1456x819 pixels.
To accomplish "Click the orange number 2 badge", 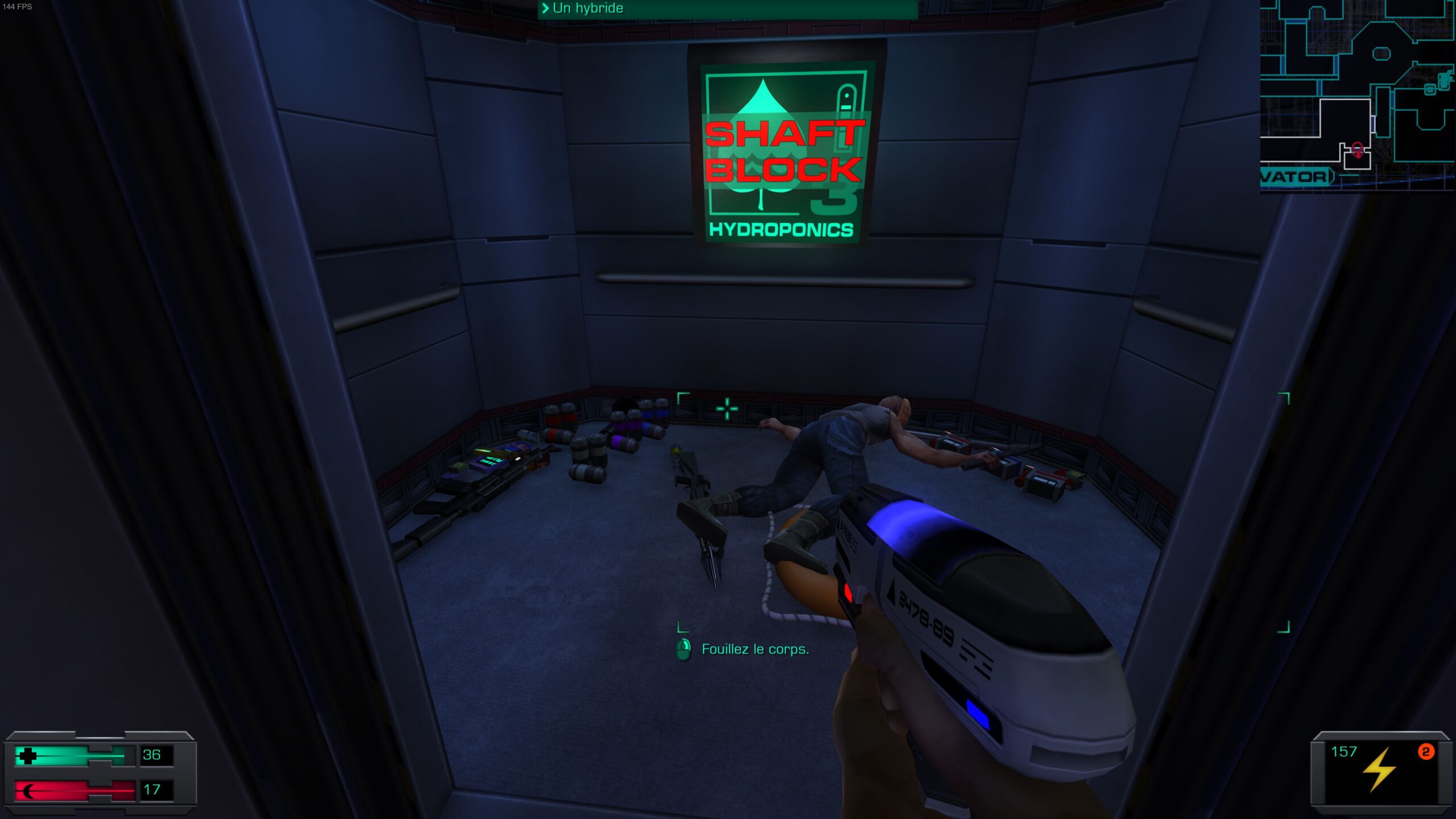I will click(1425, 752).
